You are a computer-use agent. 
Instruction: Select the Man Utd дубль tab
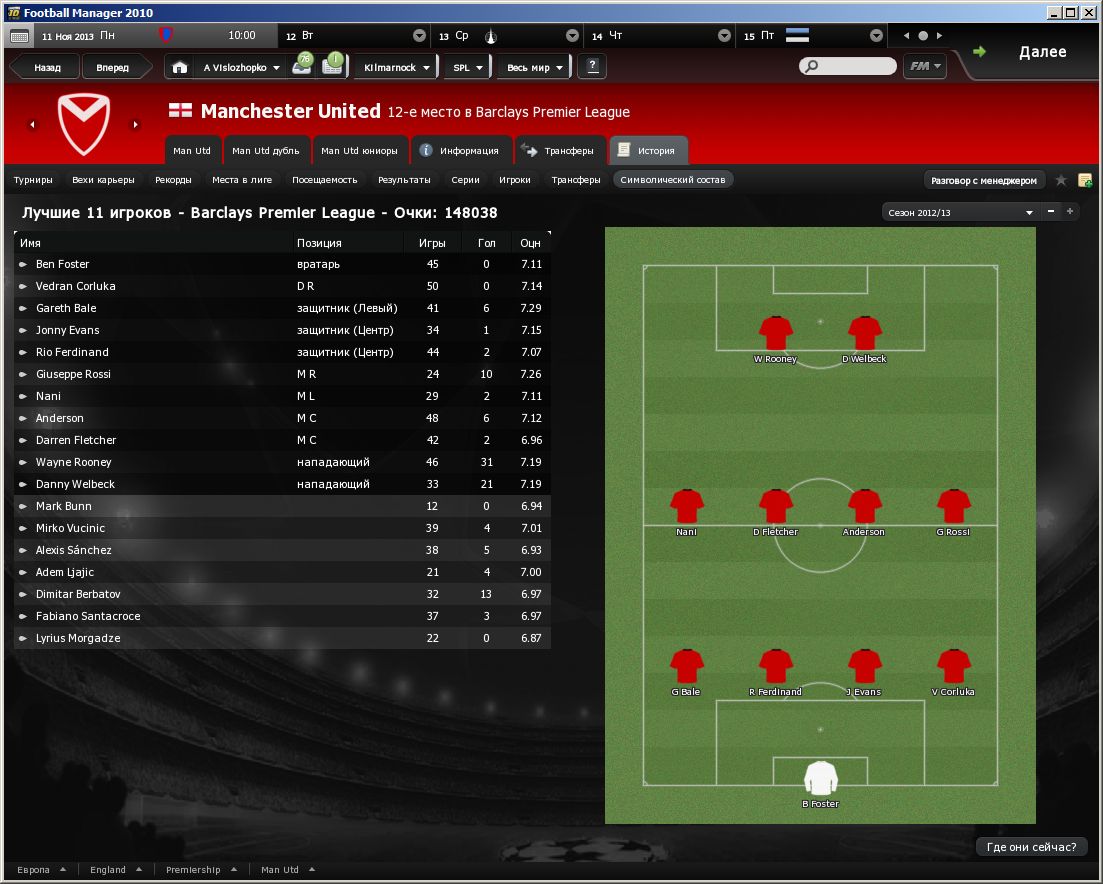tap(265, 151)
